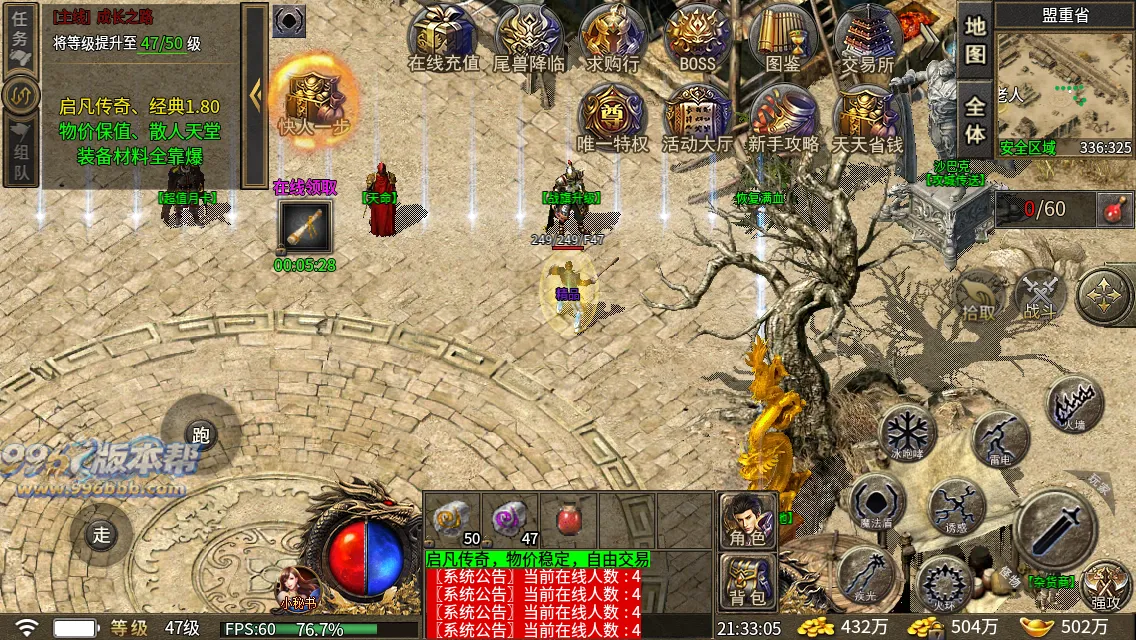
Task: Open the 交易所 trading exchange
Action: (867, 38)
